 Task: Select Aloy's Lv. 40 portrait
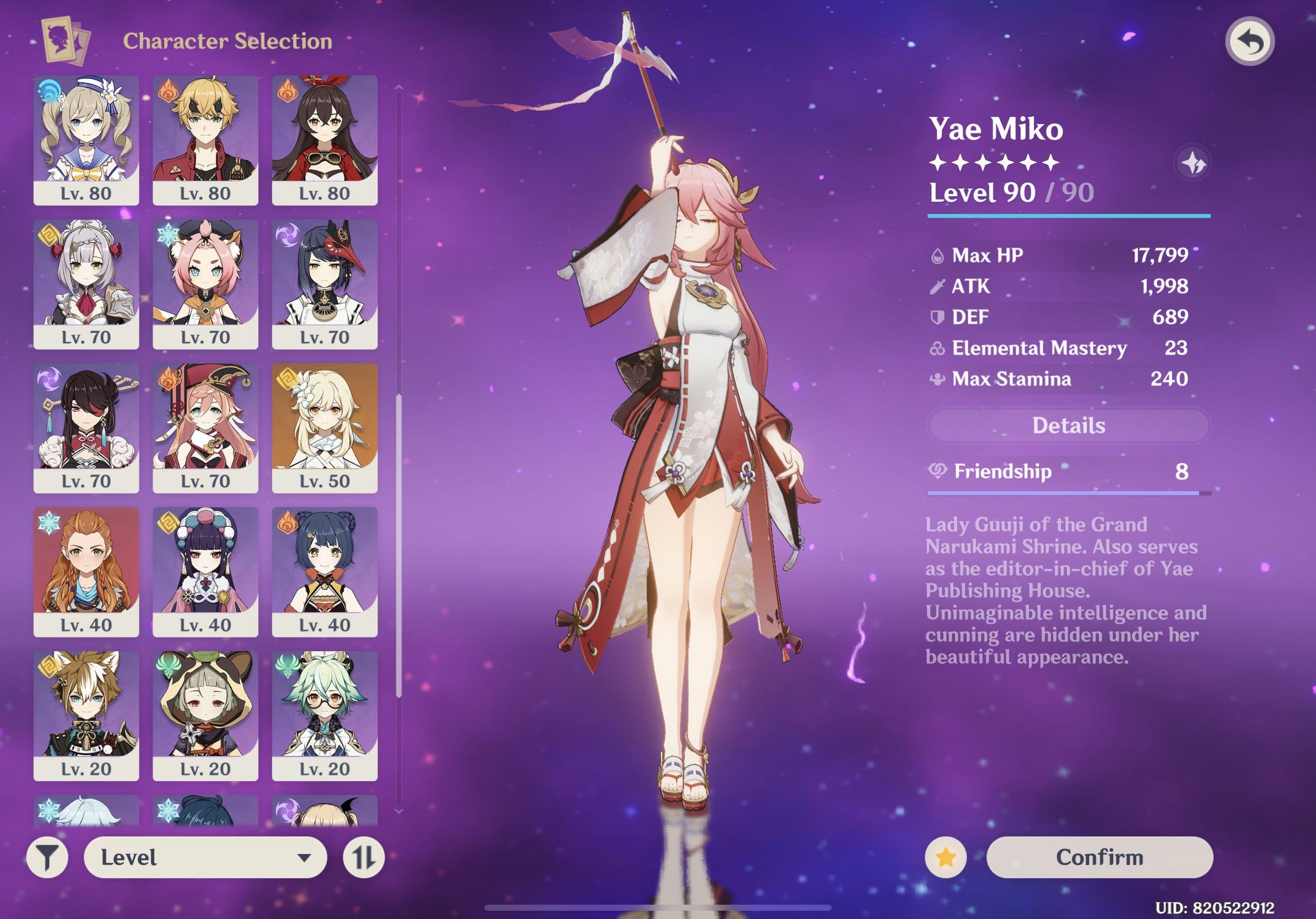[86, 571]
